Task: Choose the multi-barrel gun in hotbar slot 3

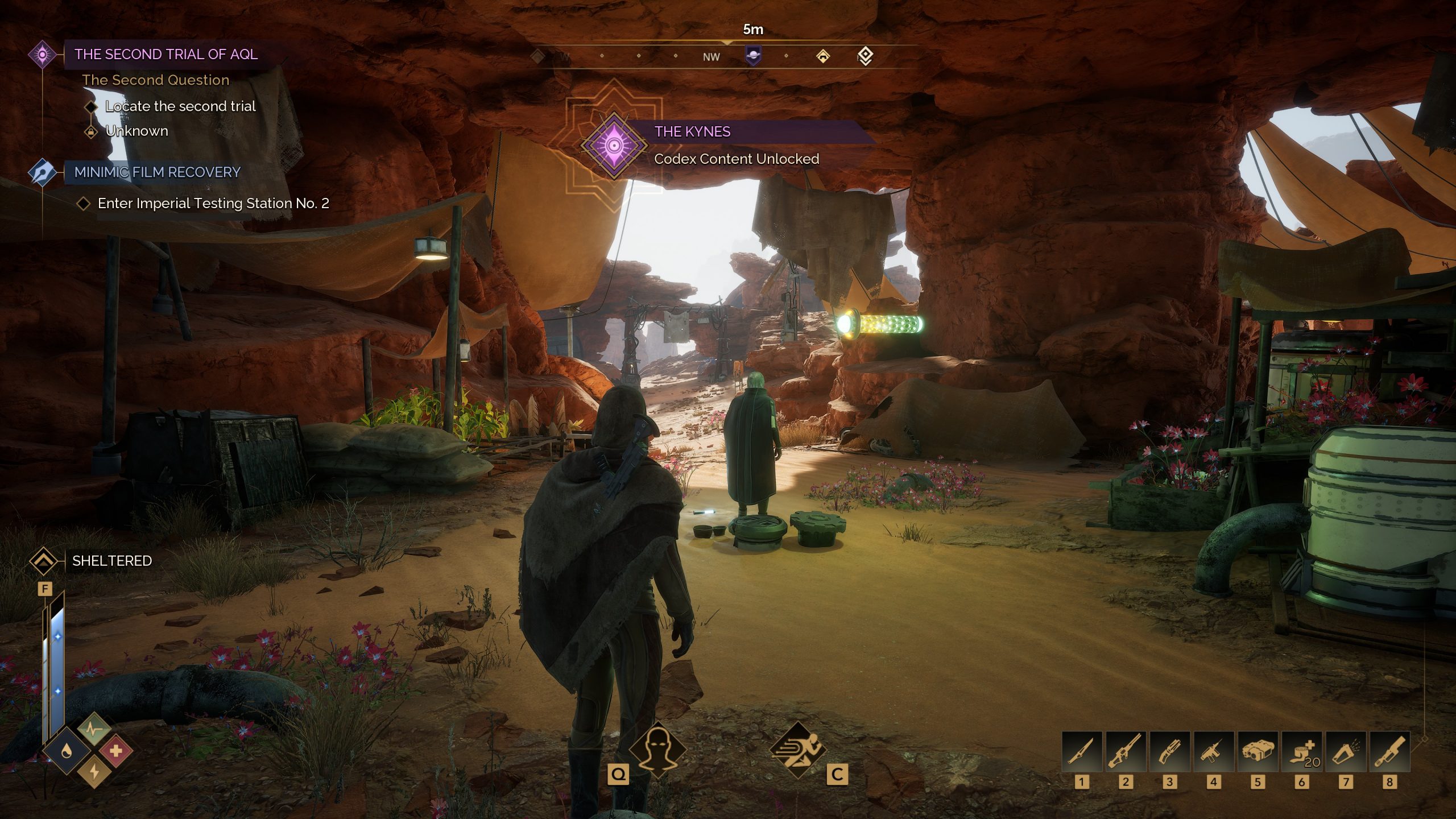Action: [1169, 752]
